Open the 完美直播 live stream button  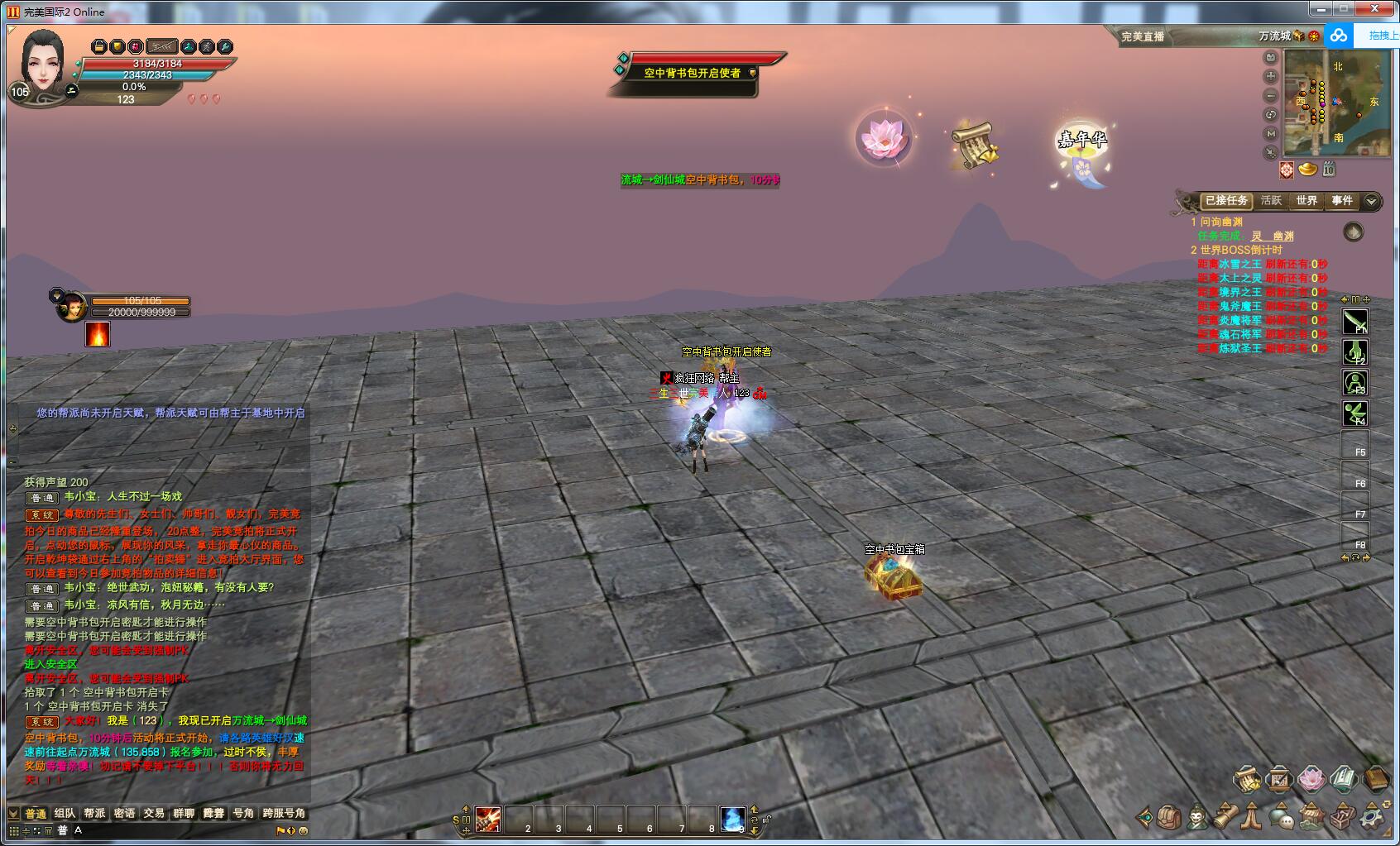point(1143,36)
